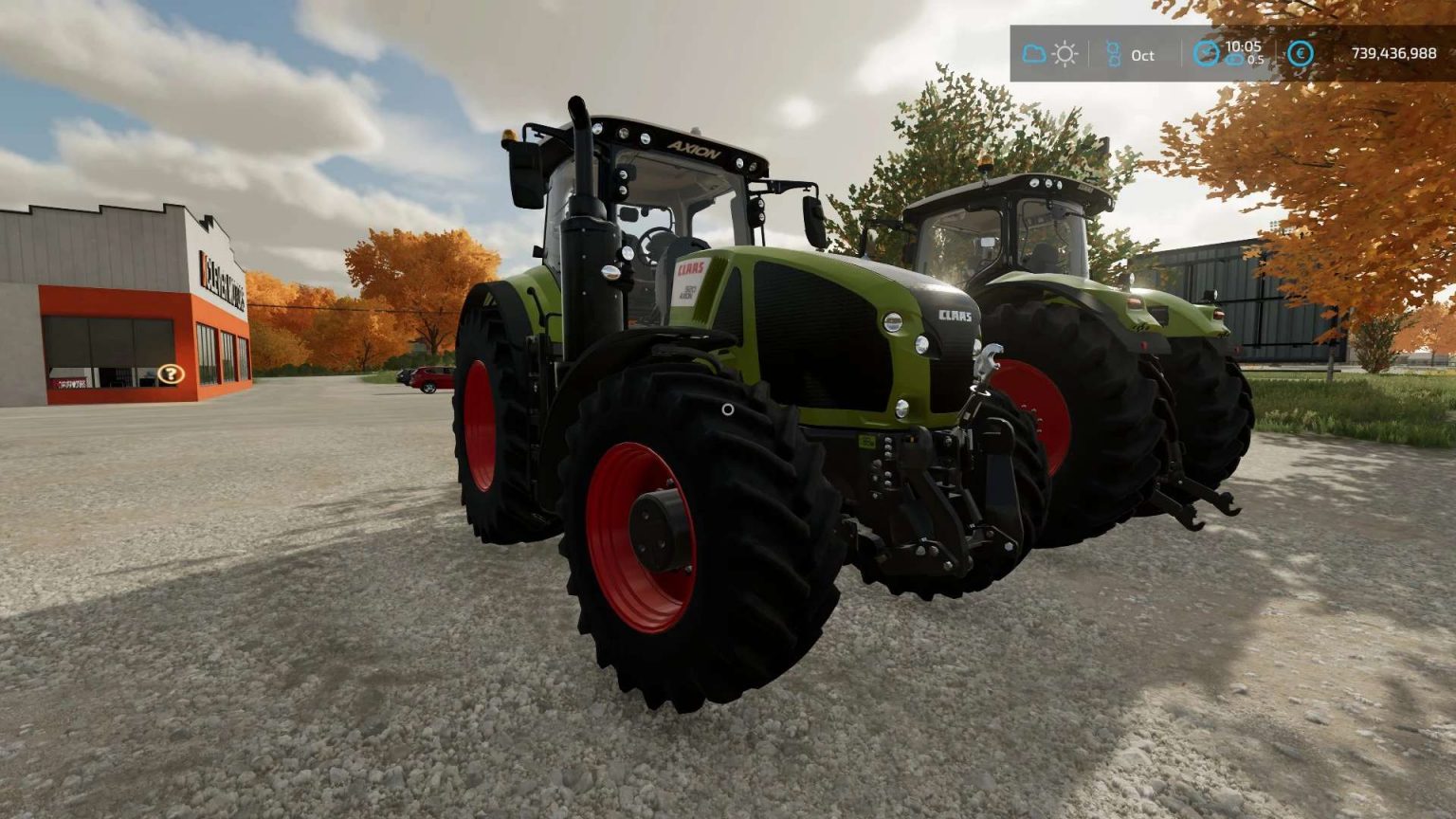
Task: Click the AXION badge above the windshield
Action: click(695, 149)
